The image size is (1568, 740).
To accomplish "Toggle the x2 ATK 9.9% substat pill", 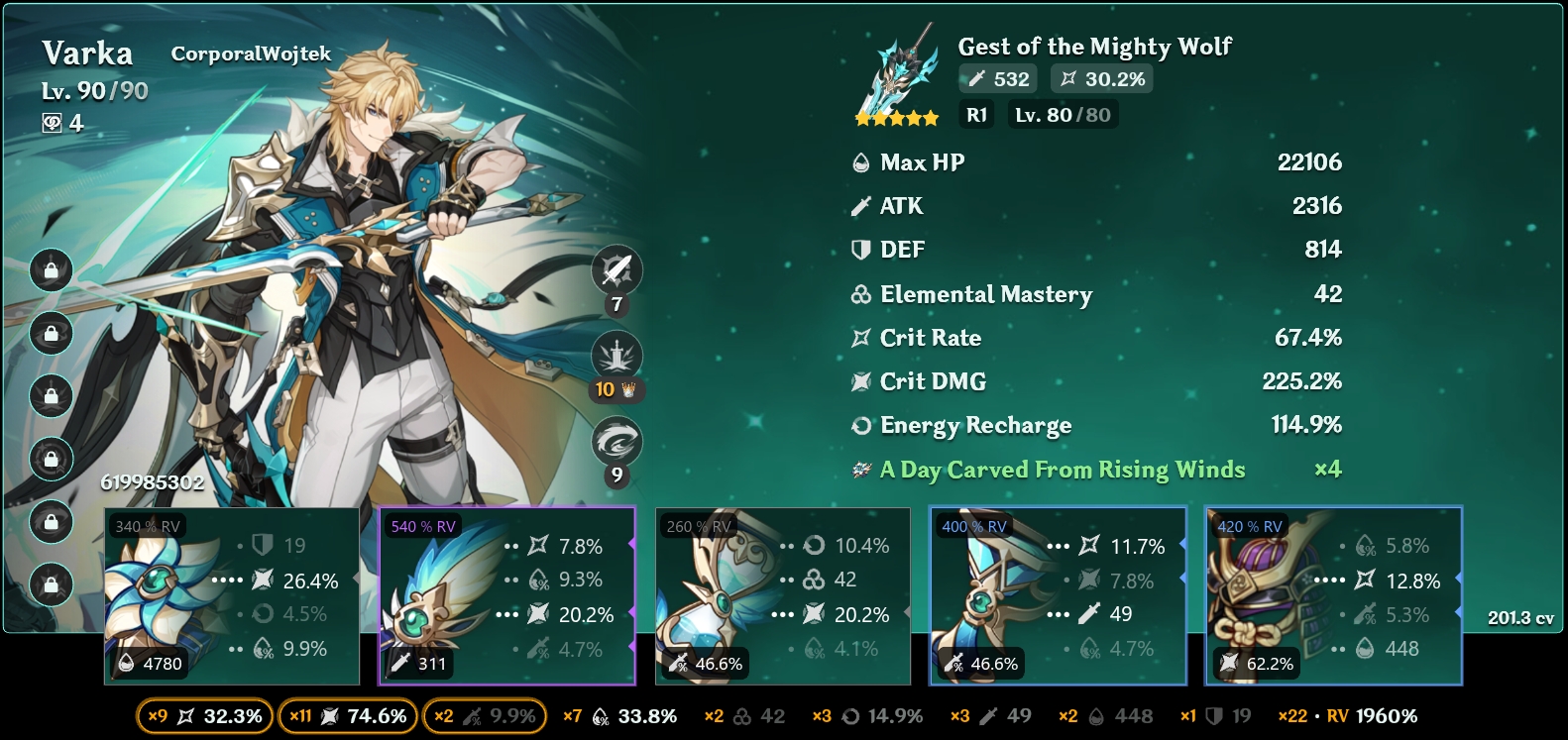I will click(x=485, y=716).
